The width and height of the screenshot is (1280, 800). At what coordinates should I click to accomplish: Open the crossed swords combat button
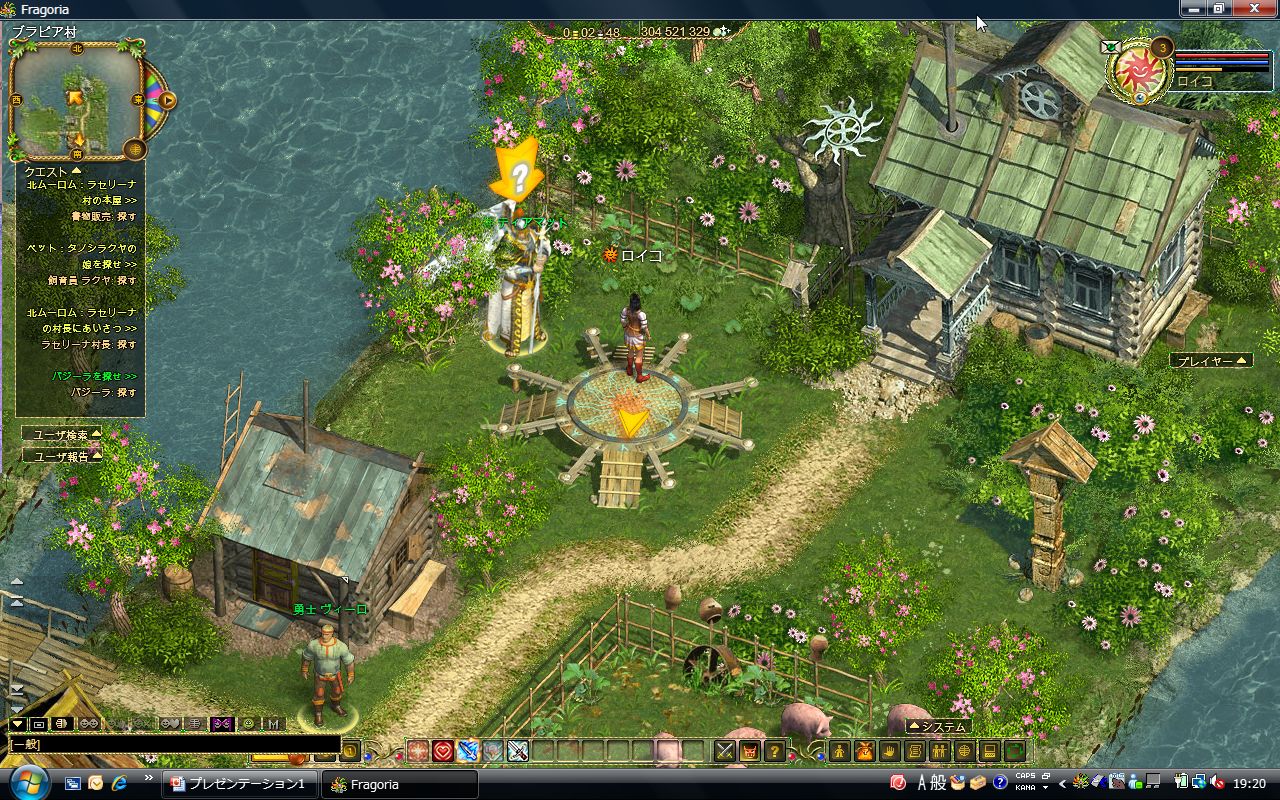[x=725, y=751]
